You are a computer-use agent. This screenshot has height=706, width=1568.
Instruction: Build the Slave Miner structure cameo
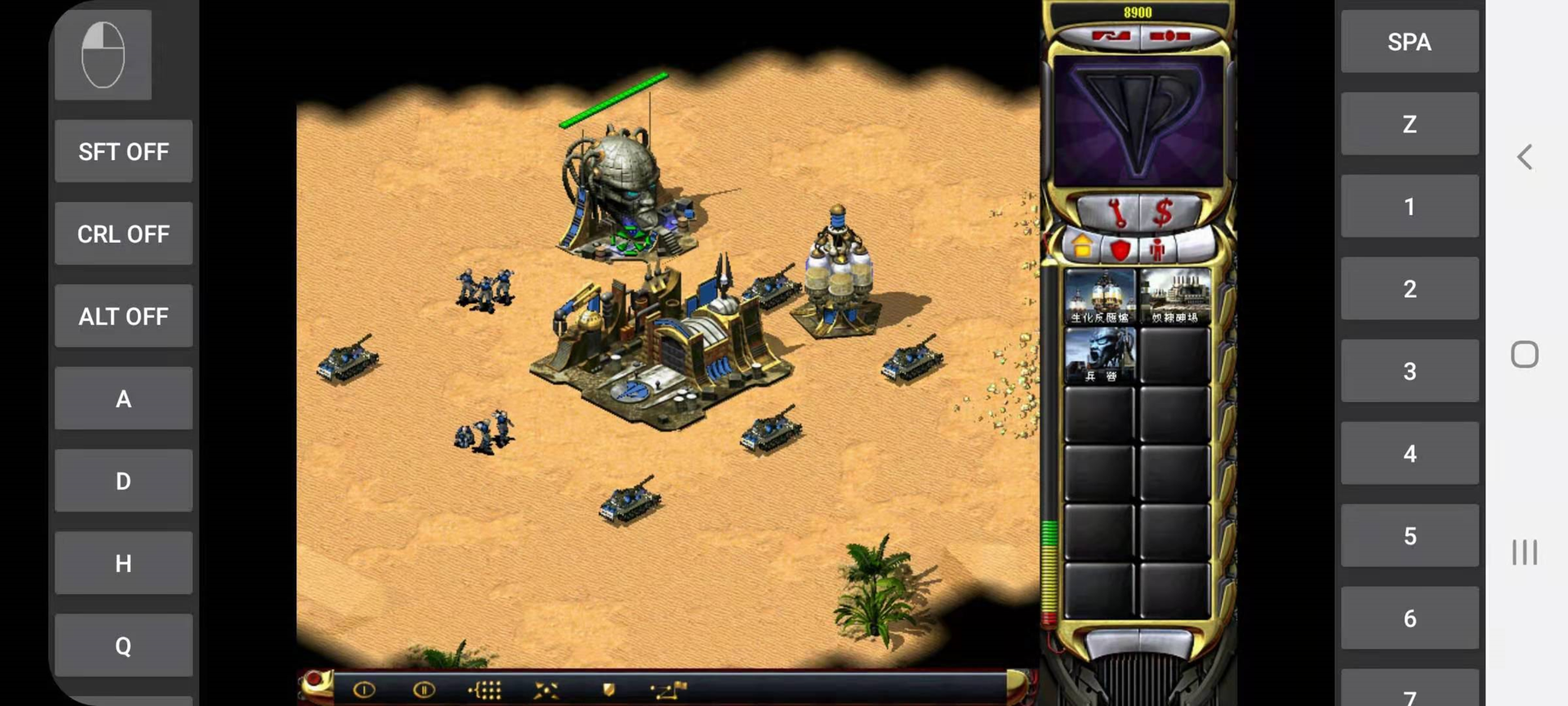(1174, 297)
